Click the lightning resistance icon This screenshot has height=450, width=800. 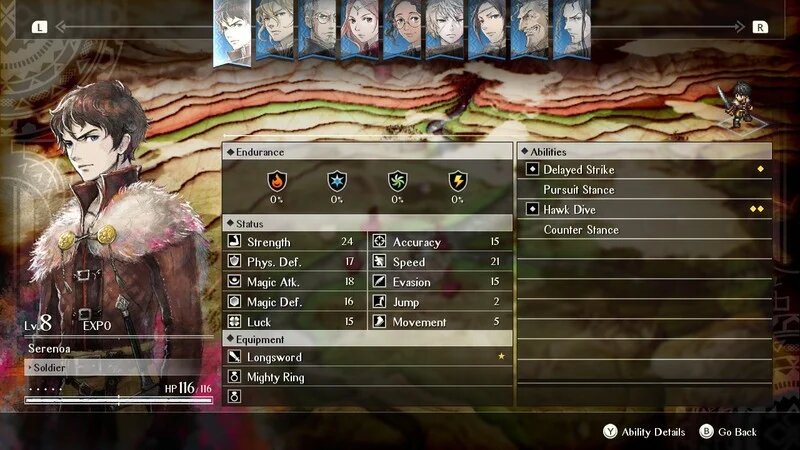pos(457,181)
